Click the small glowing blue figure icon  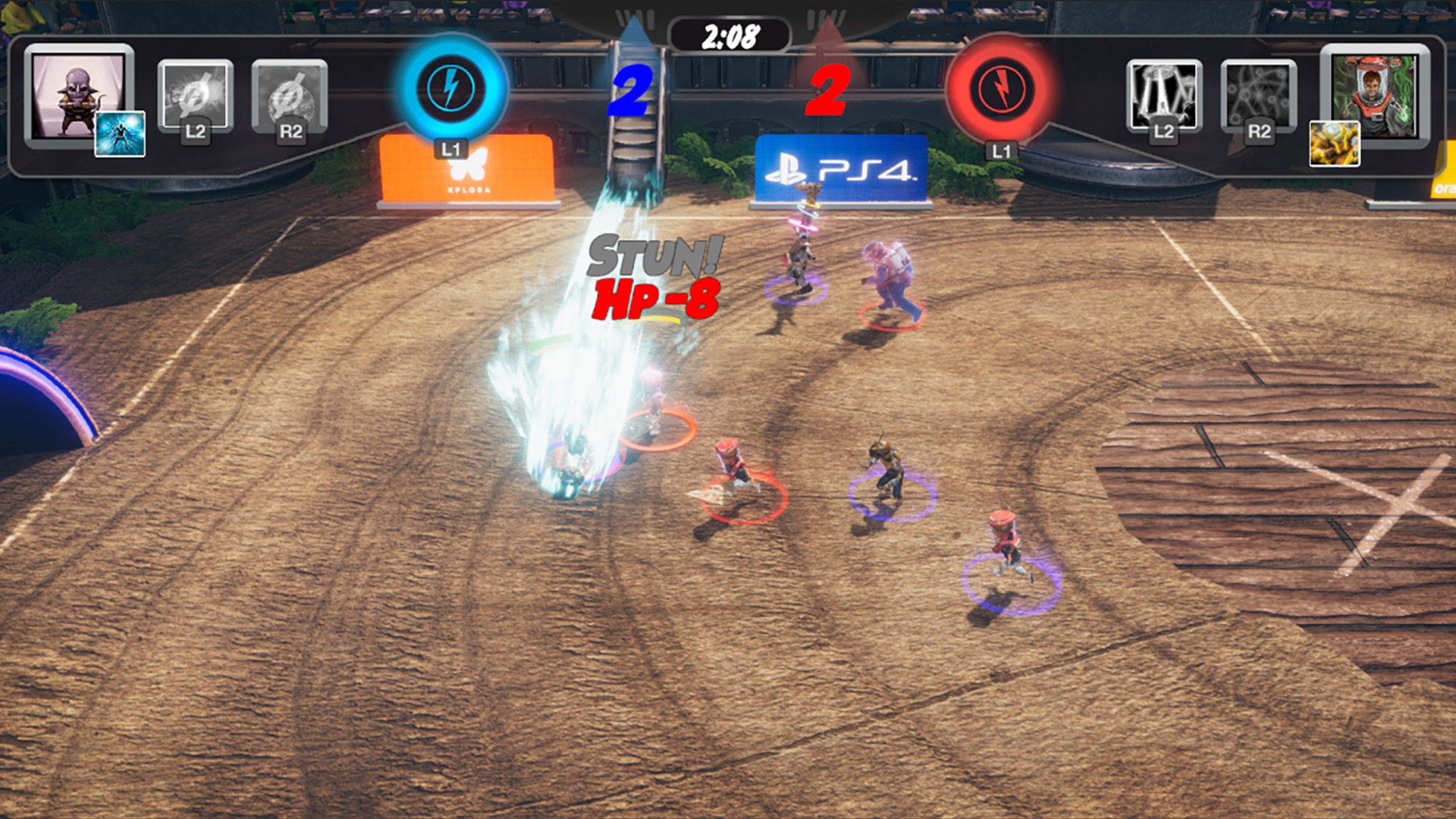120,134
